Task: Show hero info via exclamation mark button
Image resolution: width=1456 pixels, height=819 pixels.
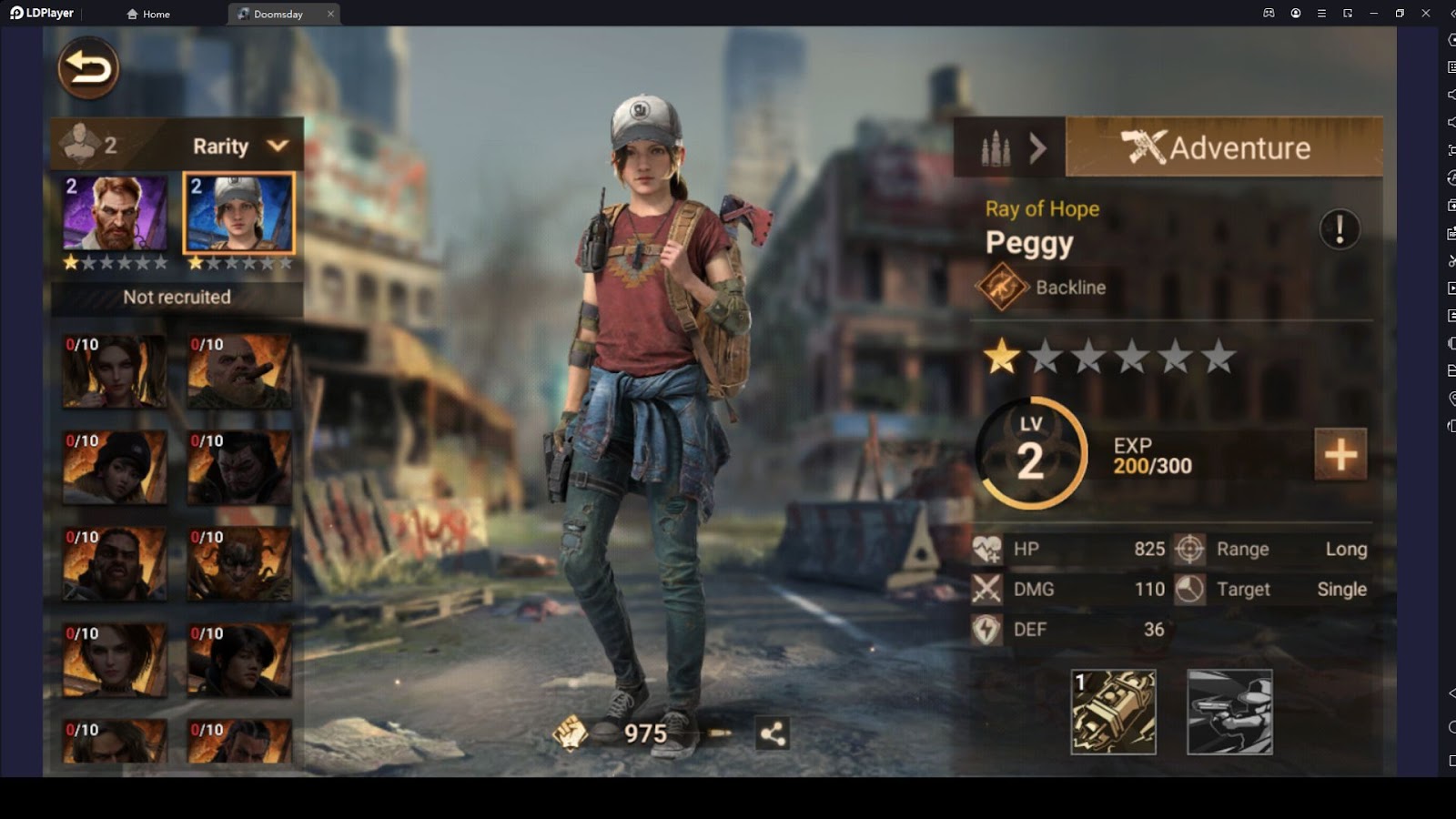Action: pos(1340,229)
